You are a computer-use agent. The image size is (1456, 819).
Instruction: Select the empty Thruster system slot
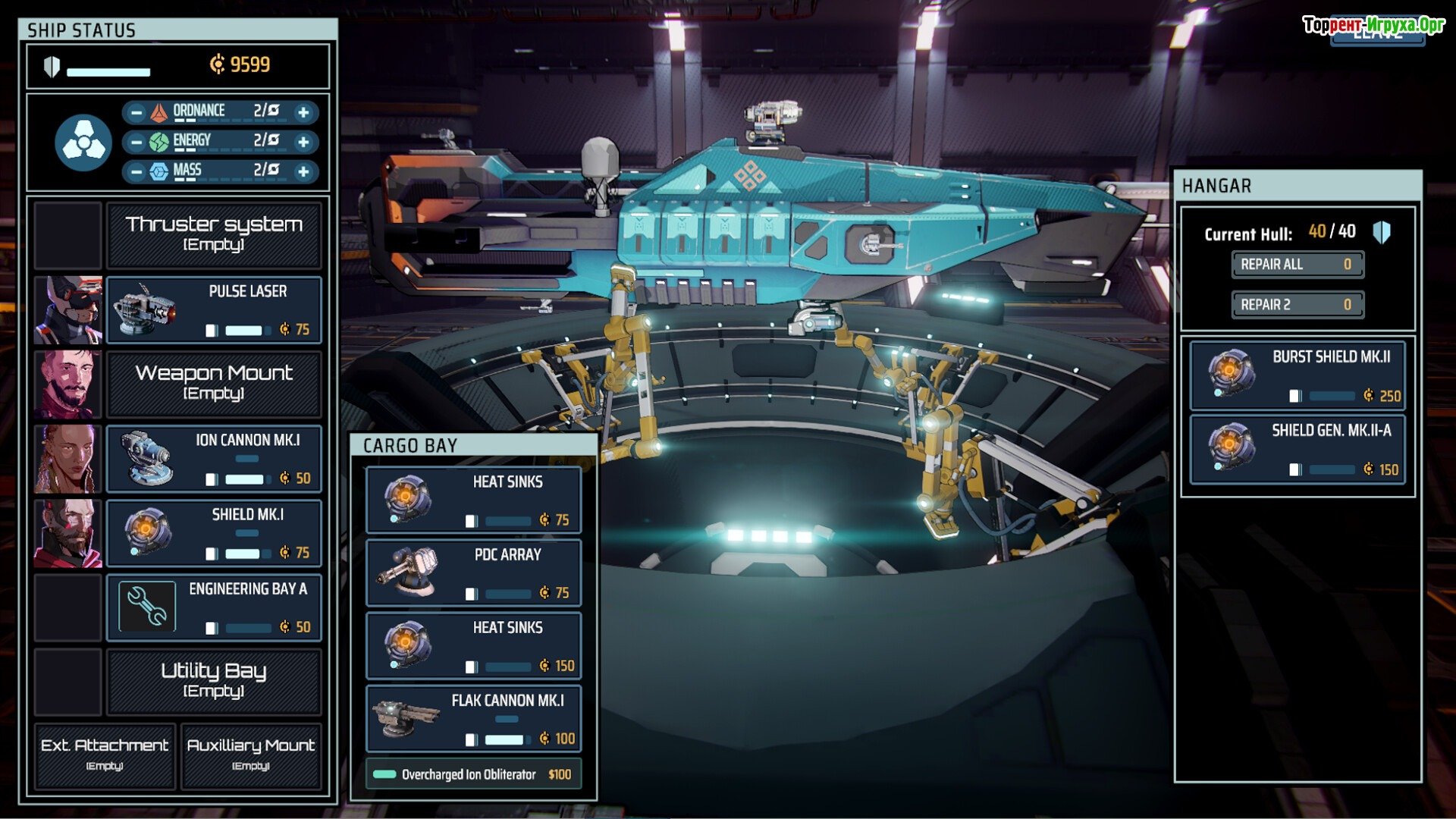tap(214, 234)
